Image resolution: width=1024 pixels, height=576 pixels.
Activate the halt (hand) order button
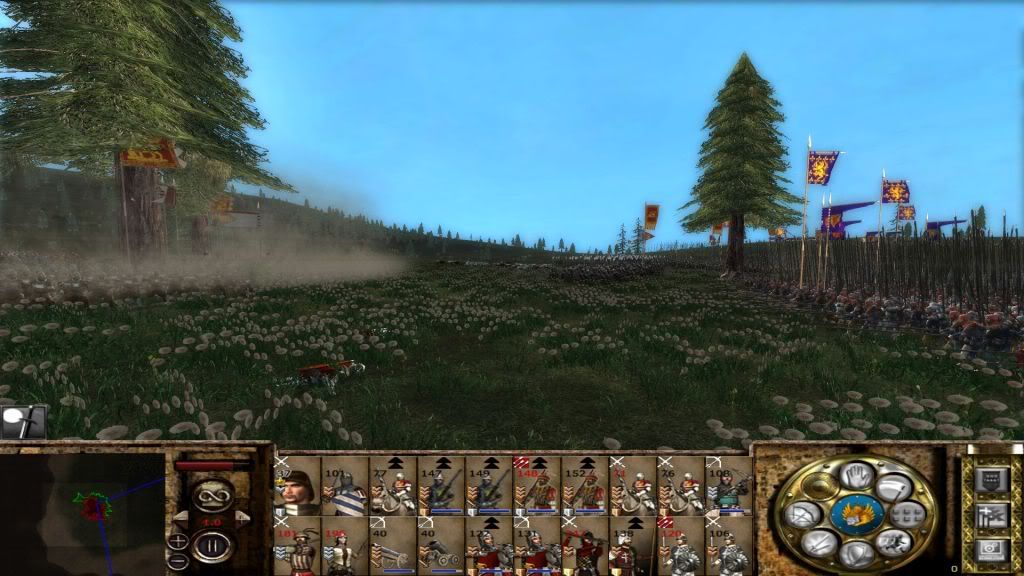coord(856,474)
